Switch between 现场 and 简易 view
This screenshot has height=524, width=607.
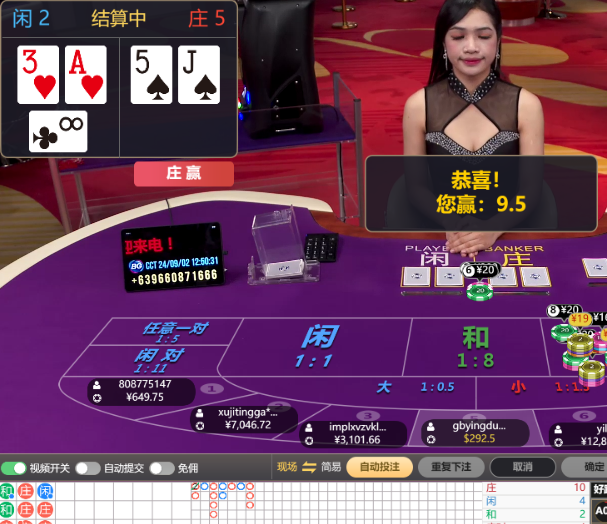309,467
